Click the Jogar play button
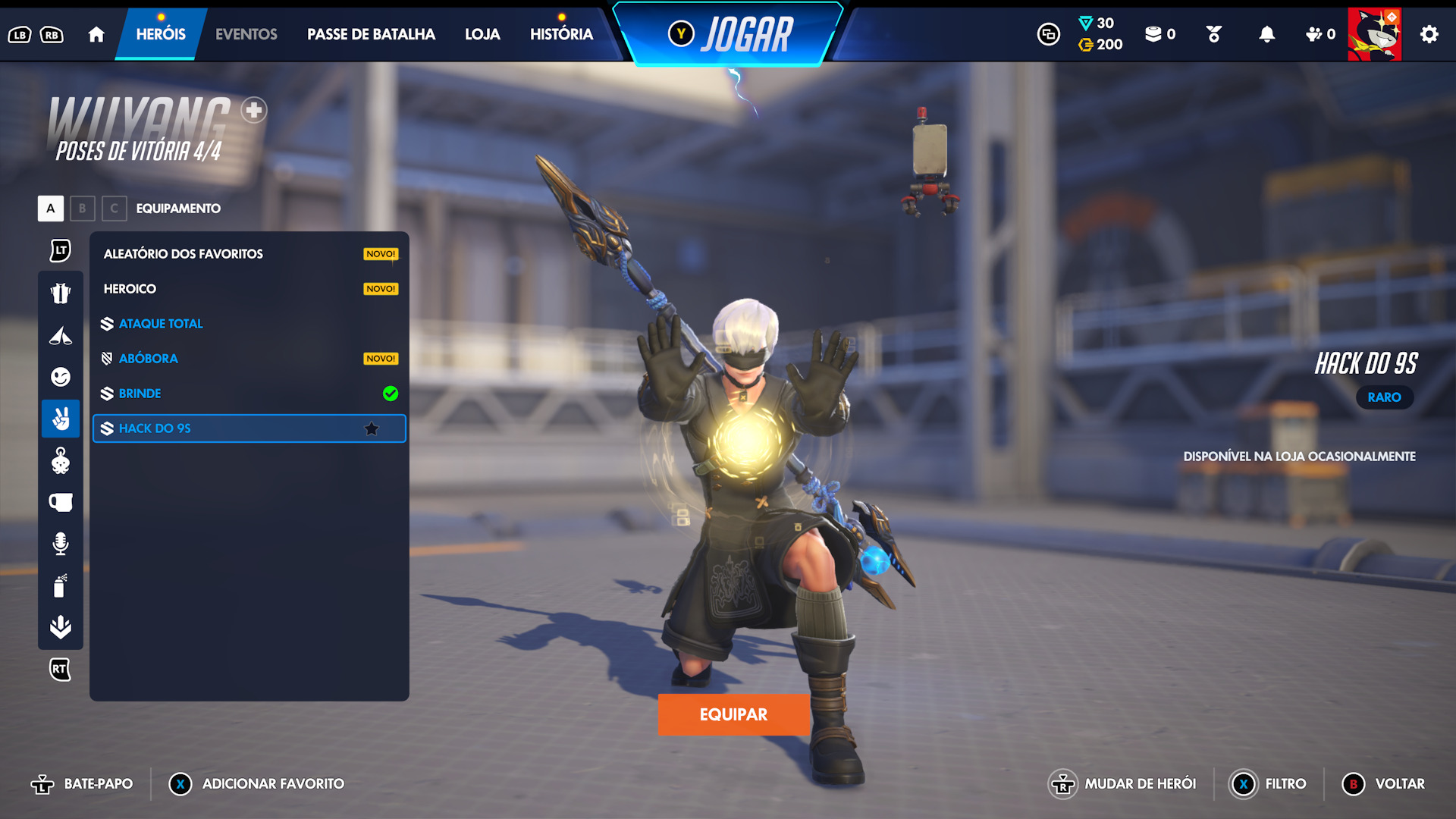 point(730,35)
